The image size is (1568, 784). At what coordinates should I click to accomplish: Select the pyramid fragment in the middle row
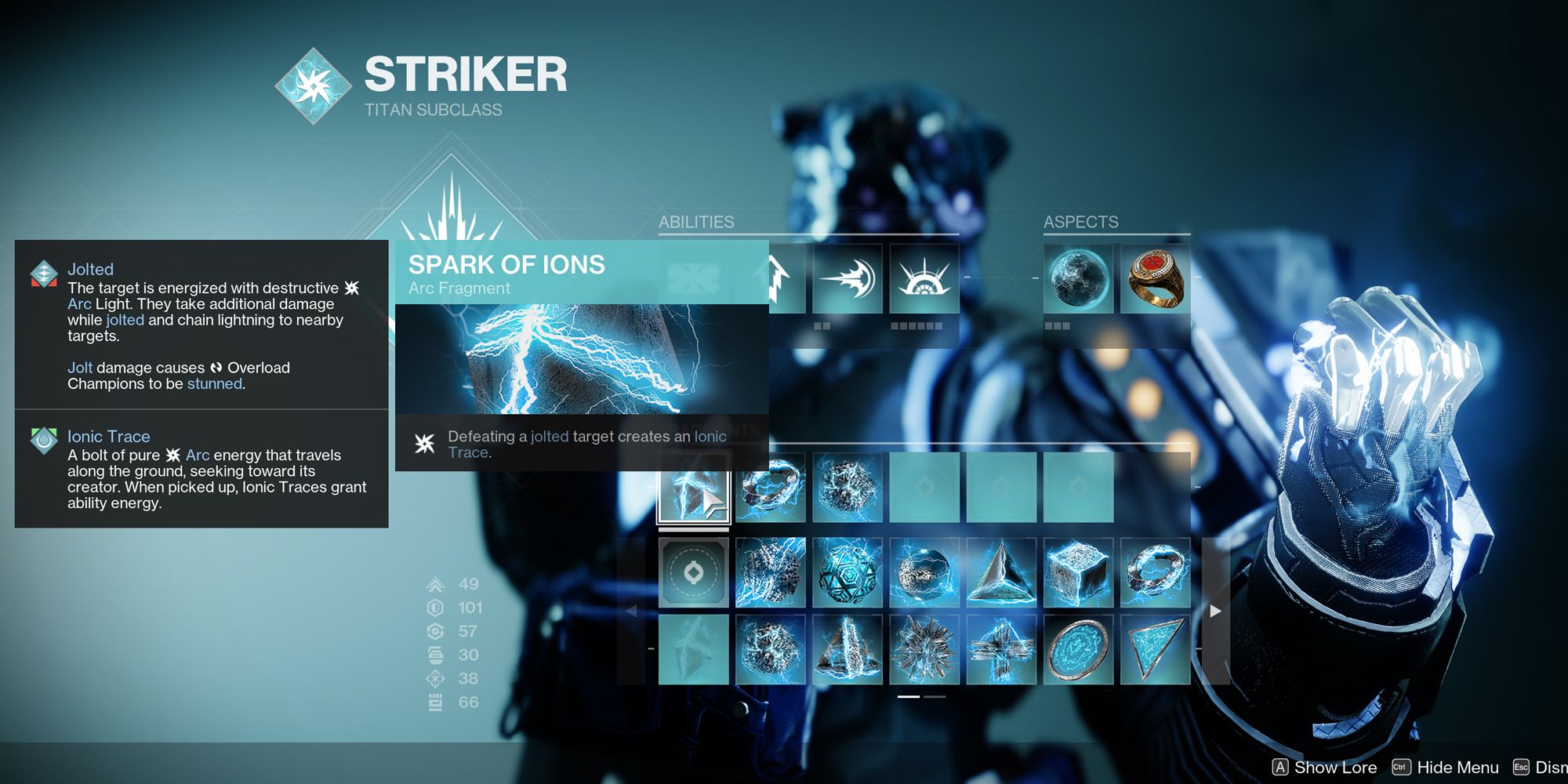(1003, 574)
